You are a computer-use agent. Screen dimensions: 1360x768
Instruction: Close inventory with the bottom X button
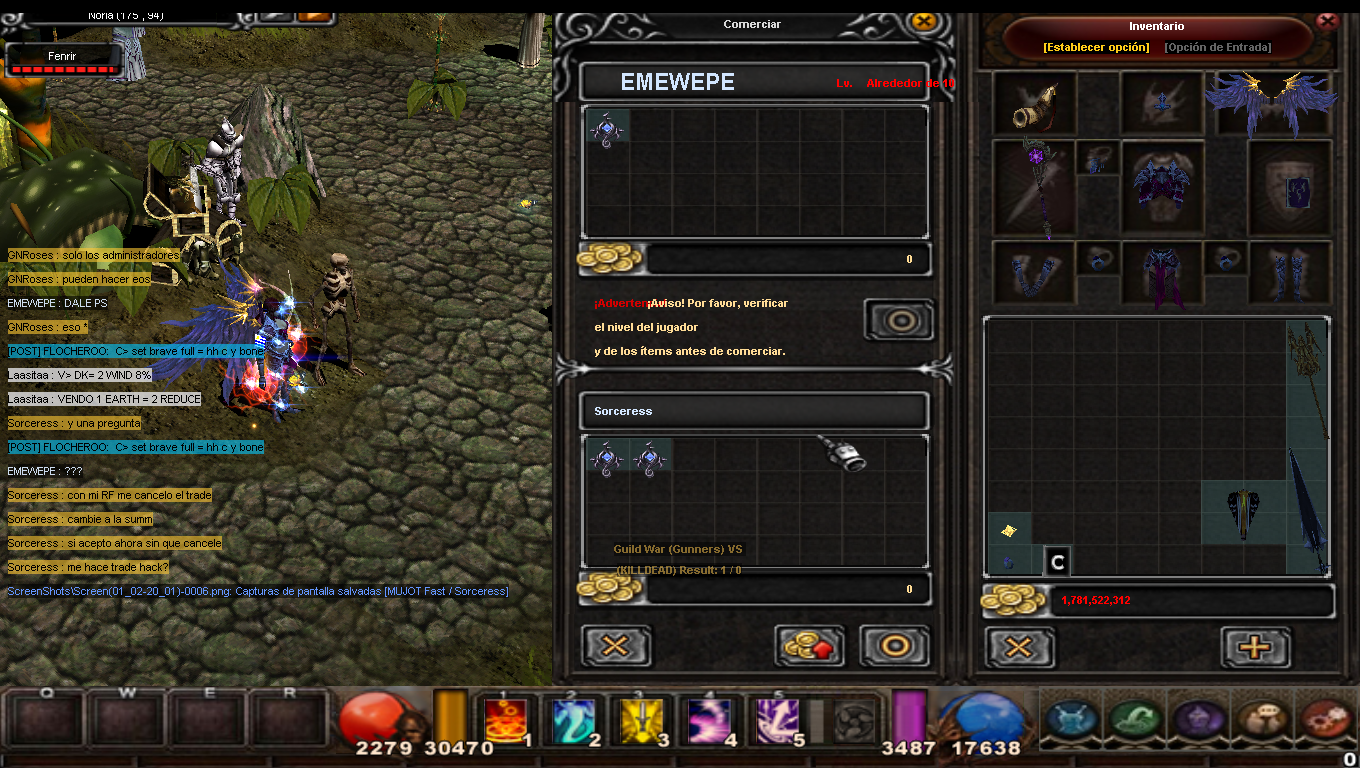click(x=1019, y=647)
